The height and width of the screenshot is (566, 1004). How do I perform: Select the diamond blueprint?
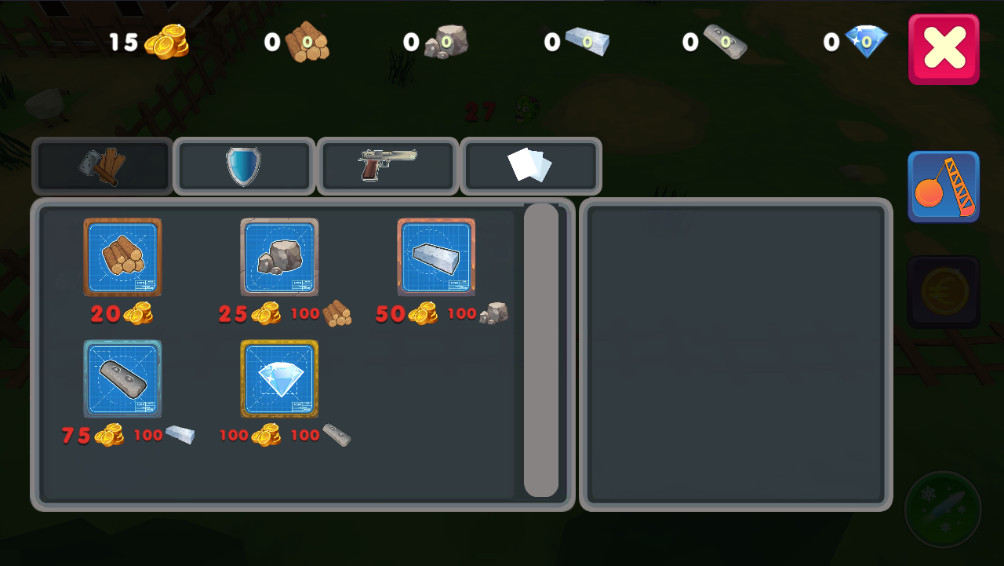click(279, 379)
